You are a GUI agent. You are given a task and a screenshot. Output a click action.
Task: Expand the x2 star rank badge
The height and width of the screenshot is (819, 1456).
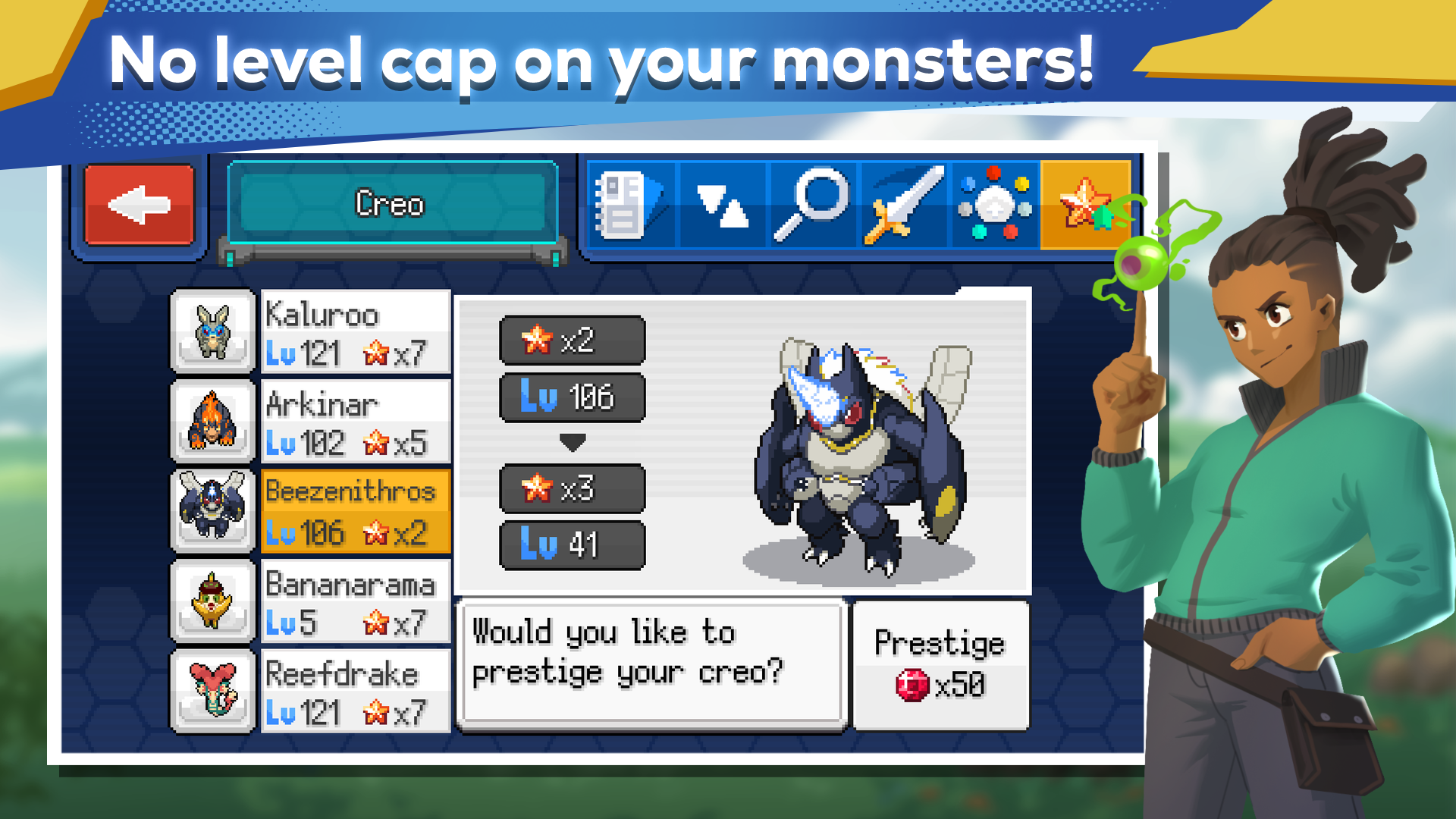(573, 340)
